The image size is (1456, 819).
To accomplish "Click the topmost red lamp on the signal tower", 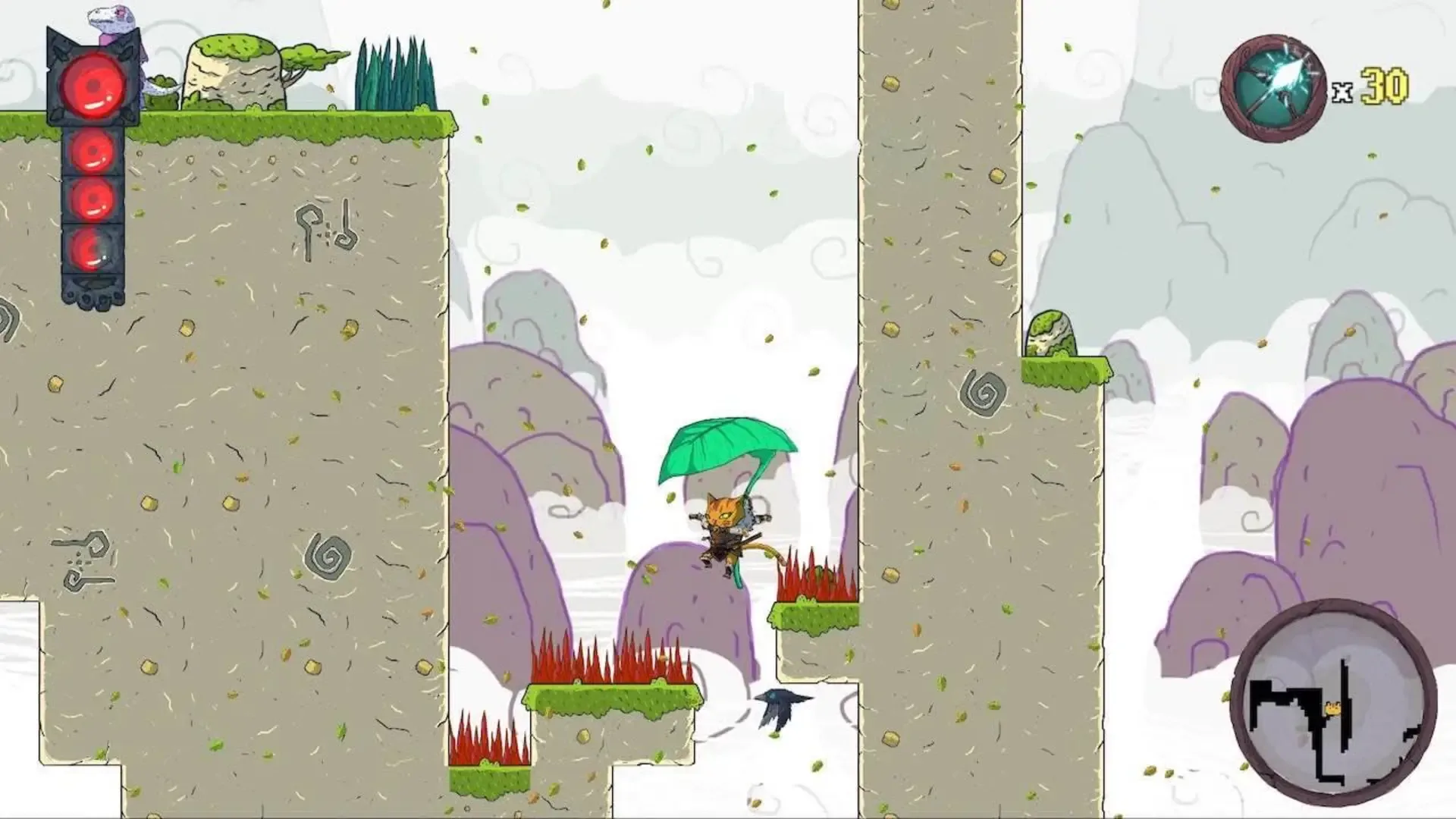I will point(93,87).
